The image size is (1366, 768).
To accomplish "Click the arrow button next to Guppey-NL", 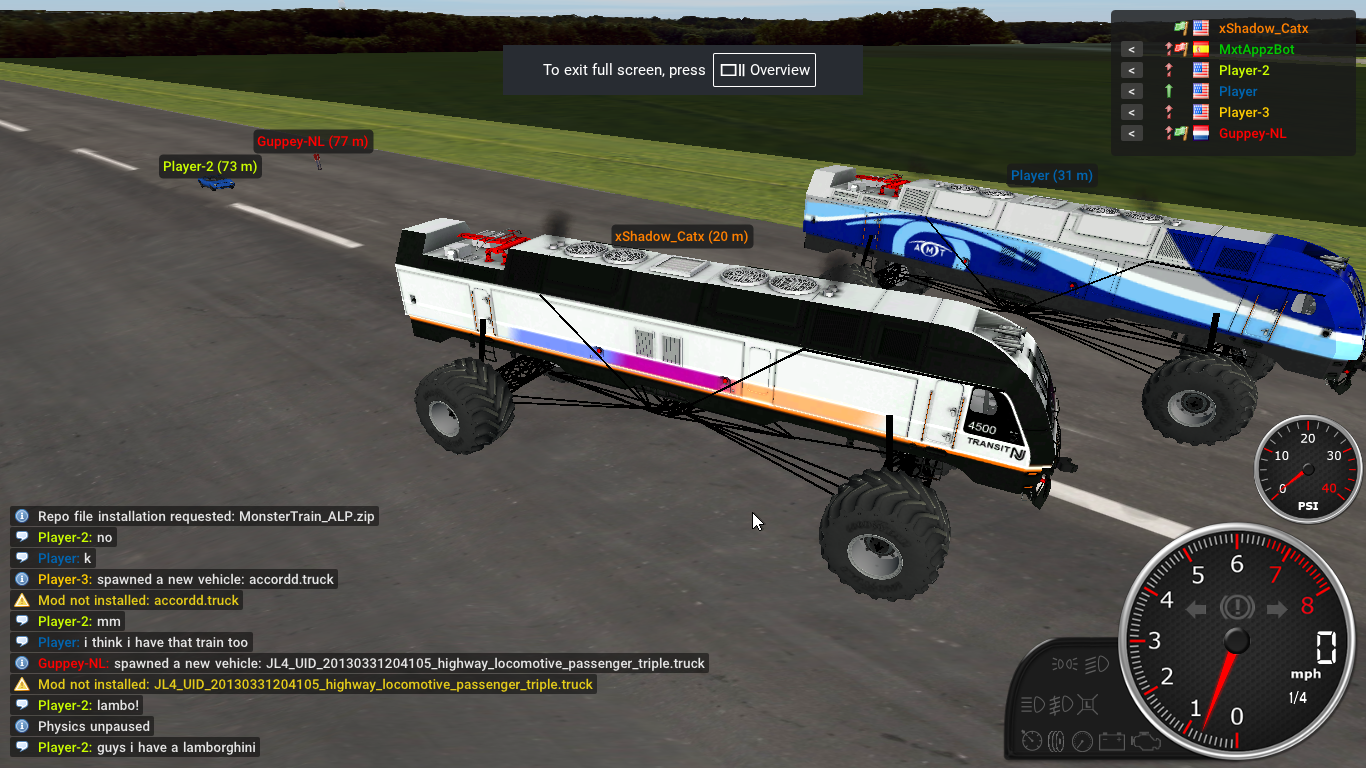I will pos(1131,134).
